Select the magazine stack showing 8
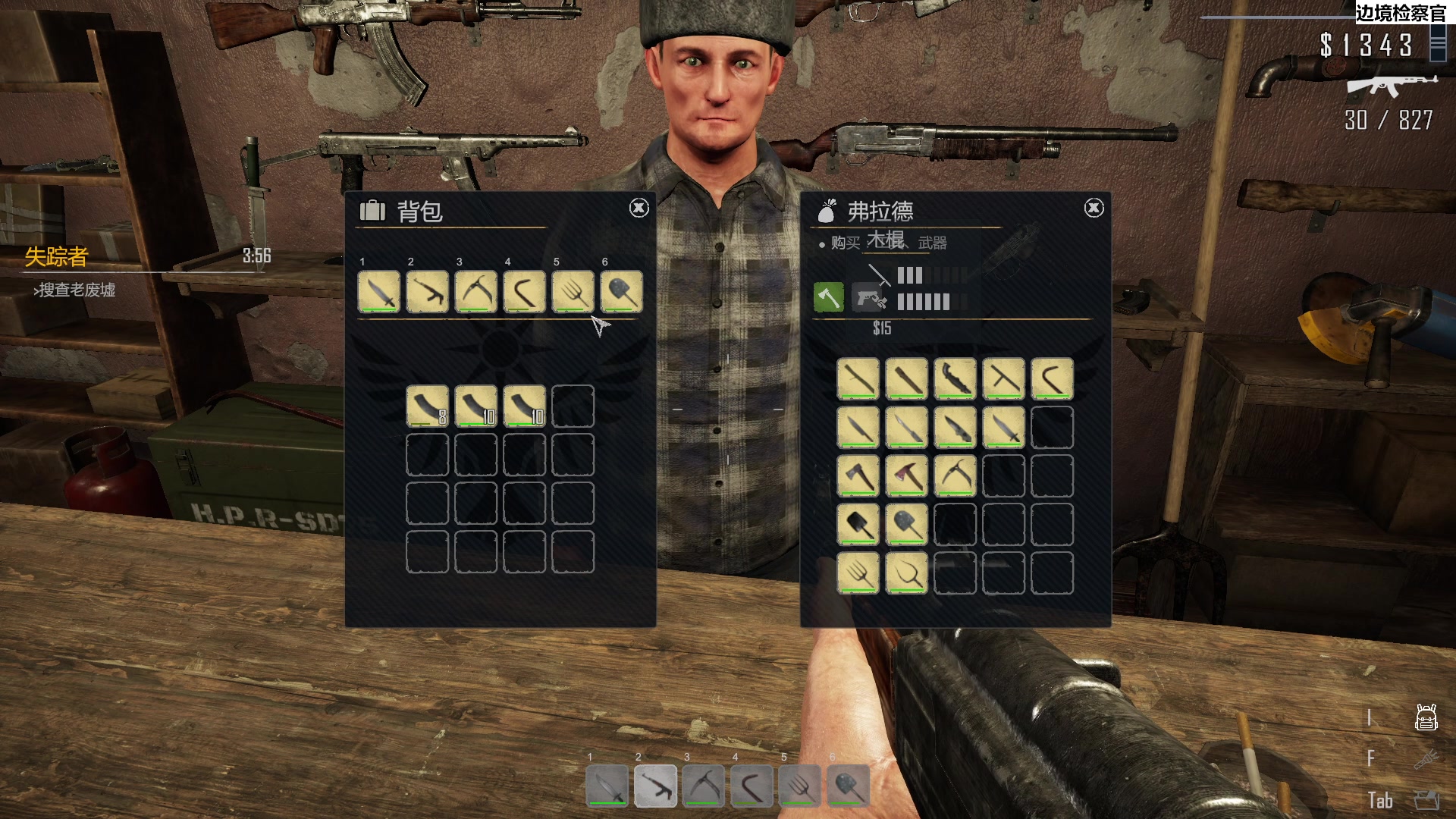Viewport: 1456px width, 819px height. point(428,406)
